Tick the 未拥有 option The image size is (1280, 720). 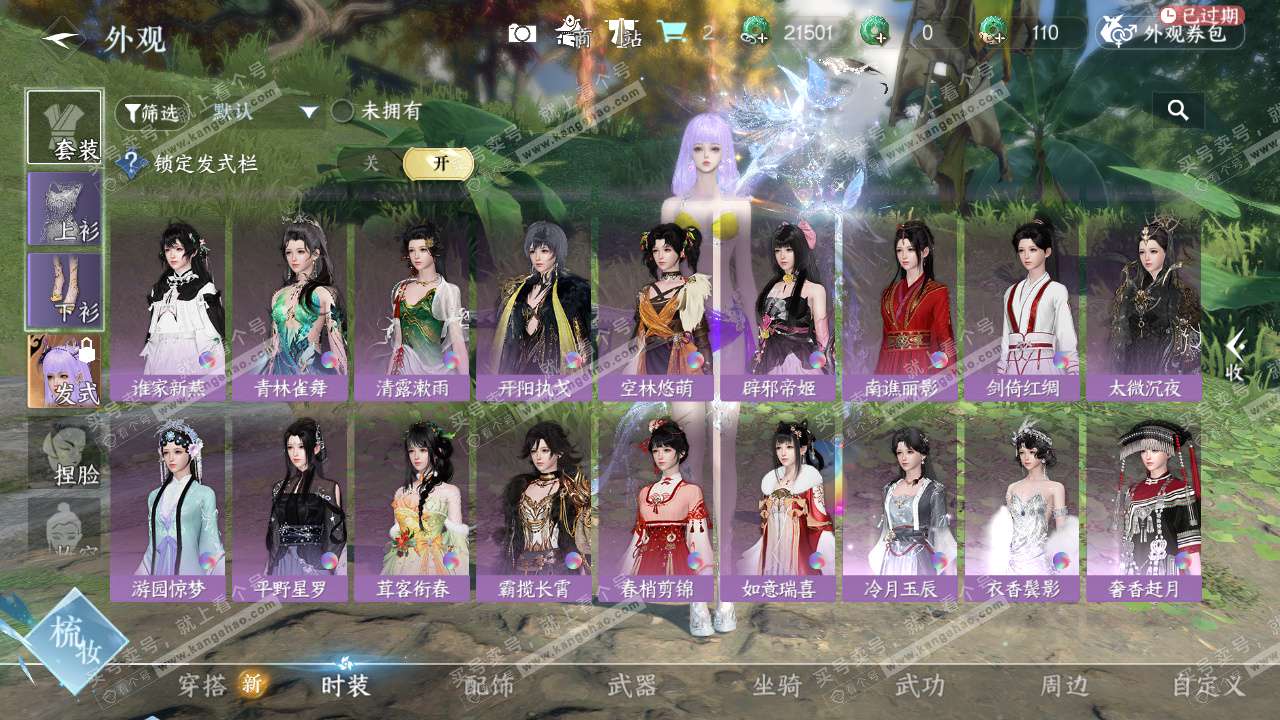343,111
